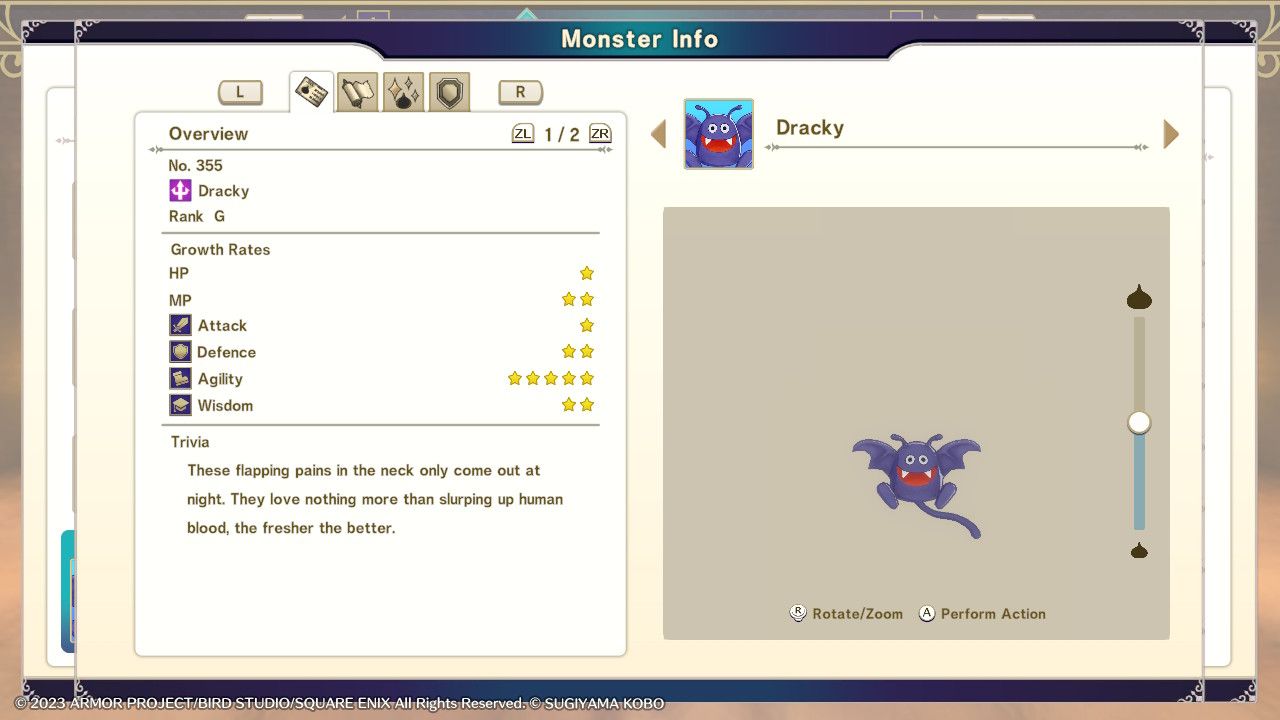
Task: Click the small slime icon above the zoom slider
Action: click(1138, 297)
